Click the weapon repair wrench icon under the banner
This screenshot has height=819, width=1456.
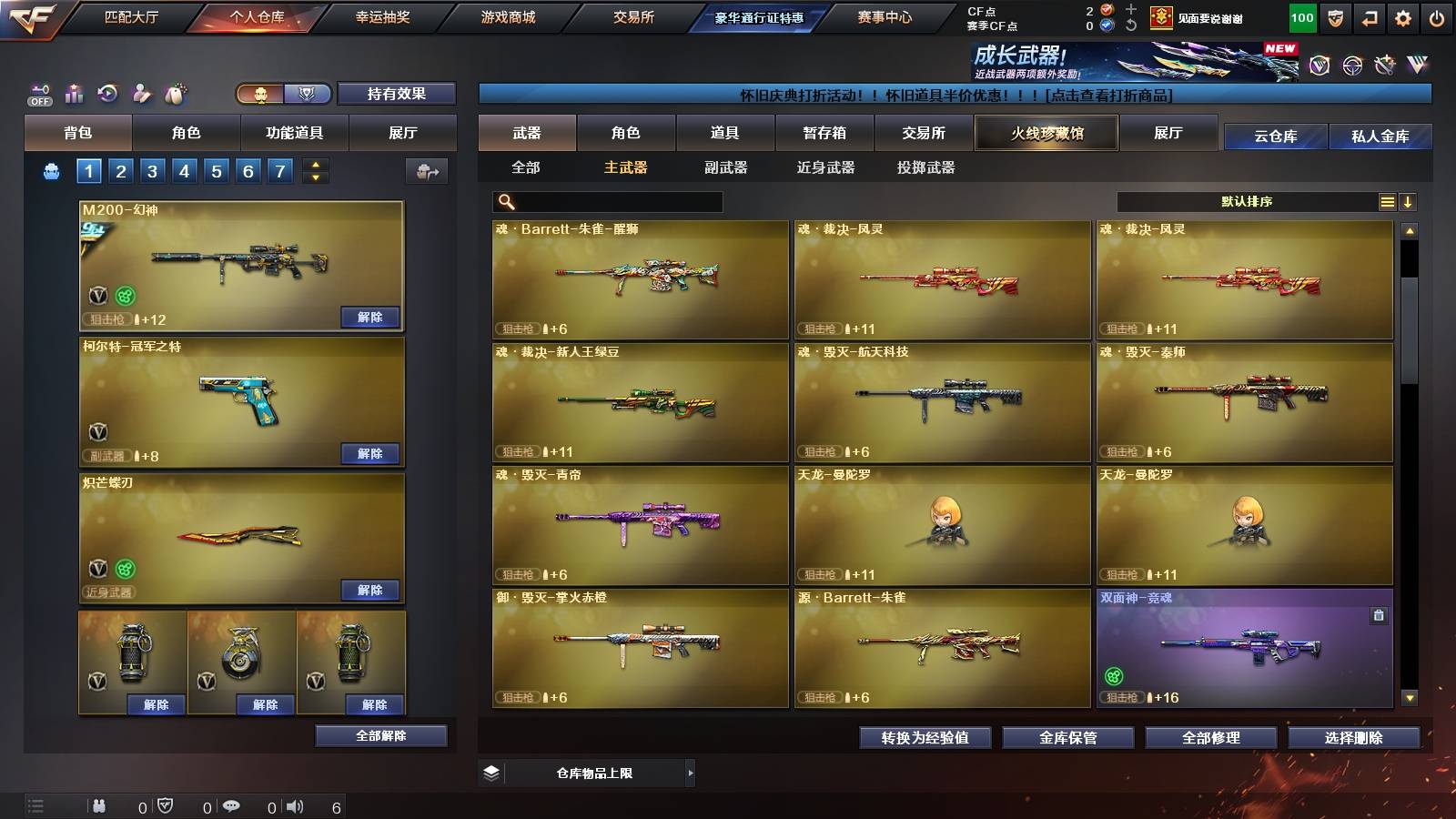pyautogui.click(x=1384, y=66)
